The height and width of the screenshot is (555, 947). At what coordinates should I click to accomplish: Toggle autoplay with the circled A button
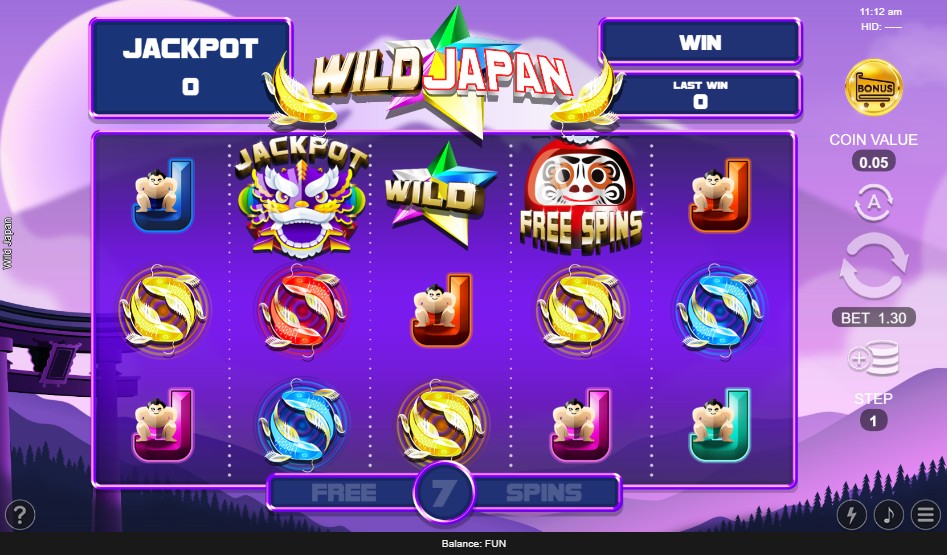pos(873,204)
